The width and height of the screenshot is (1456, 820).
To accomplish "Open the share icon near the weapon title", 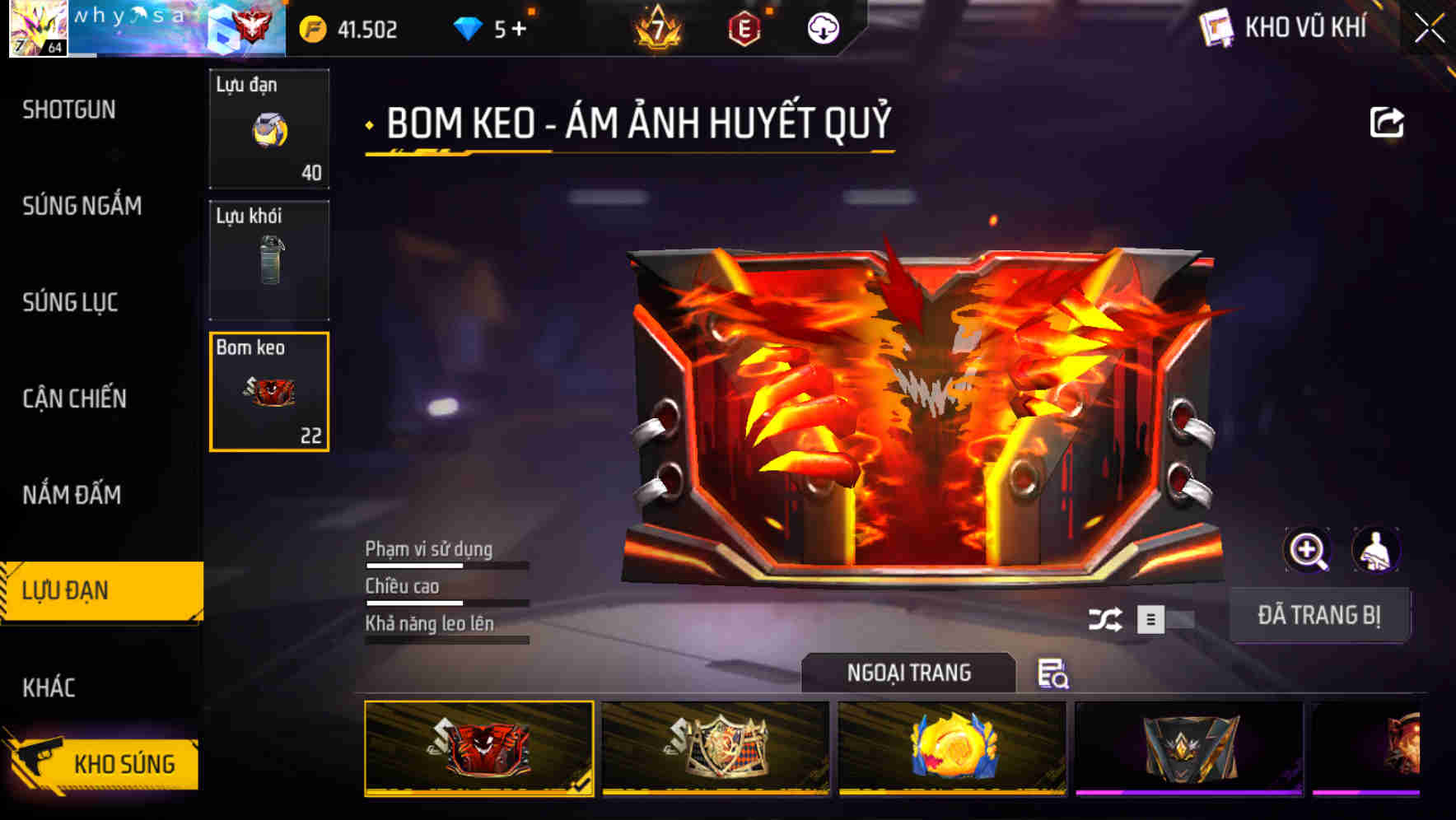I will [1388, 121].
